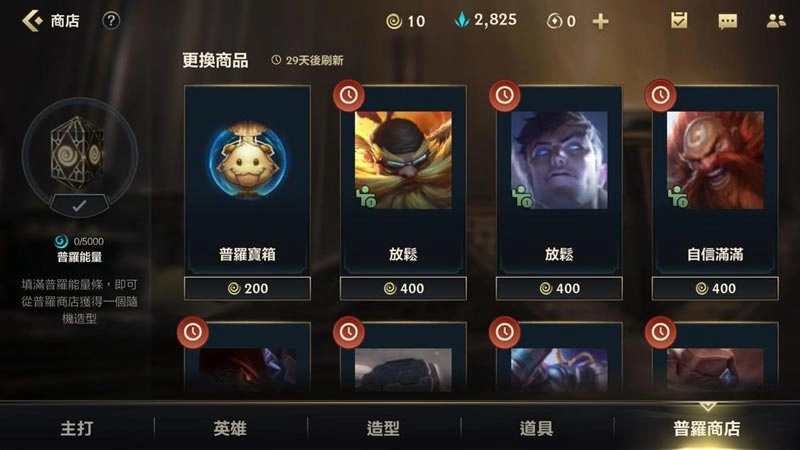Screen dimensions: 800x450
Task: Buy the 自信滿滿 emote for 400
Action: (x=715, y=288)
